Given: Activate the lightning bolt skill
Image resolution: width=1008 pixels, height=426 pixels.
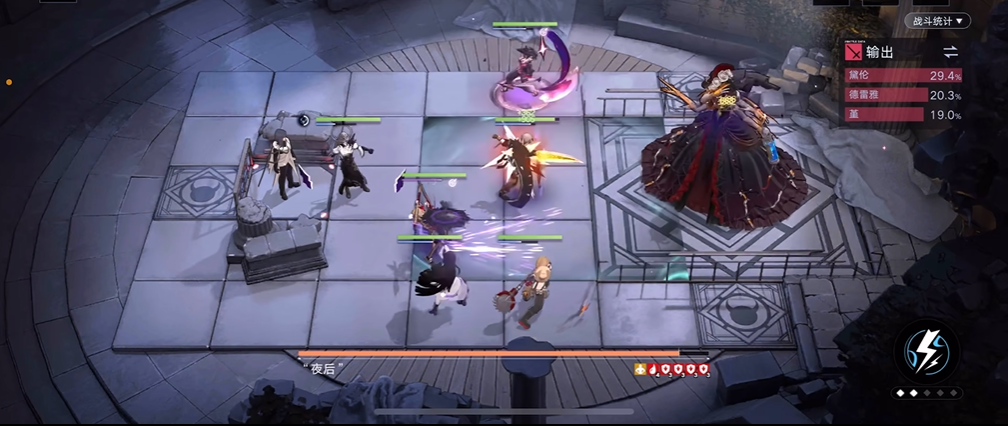Looking at the screenshot, I should tap(926, 350).
